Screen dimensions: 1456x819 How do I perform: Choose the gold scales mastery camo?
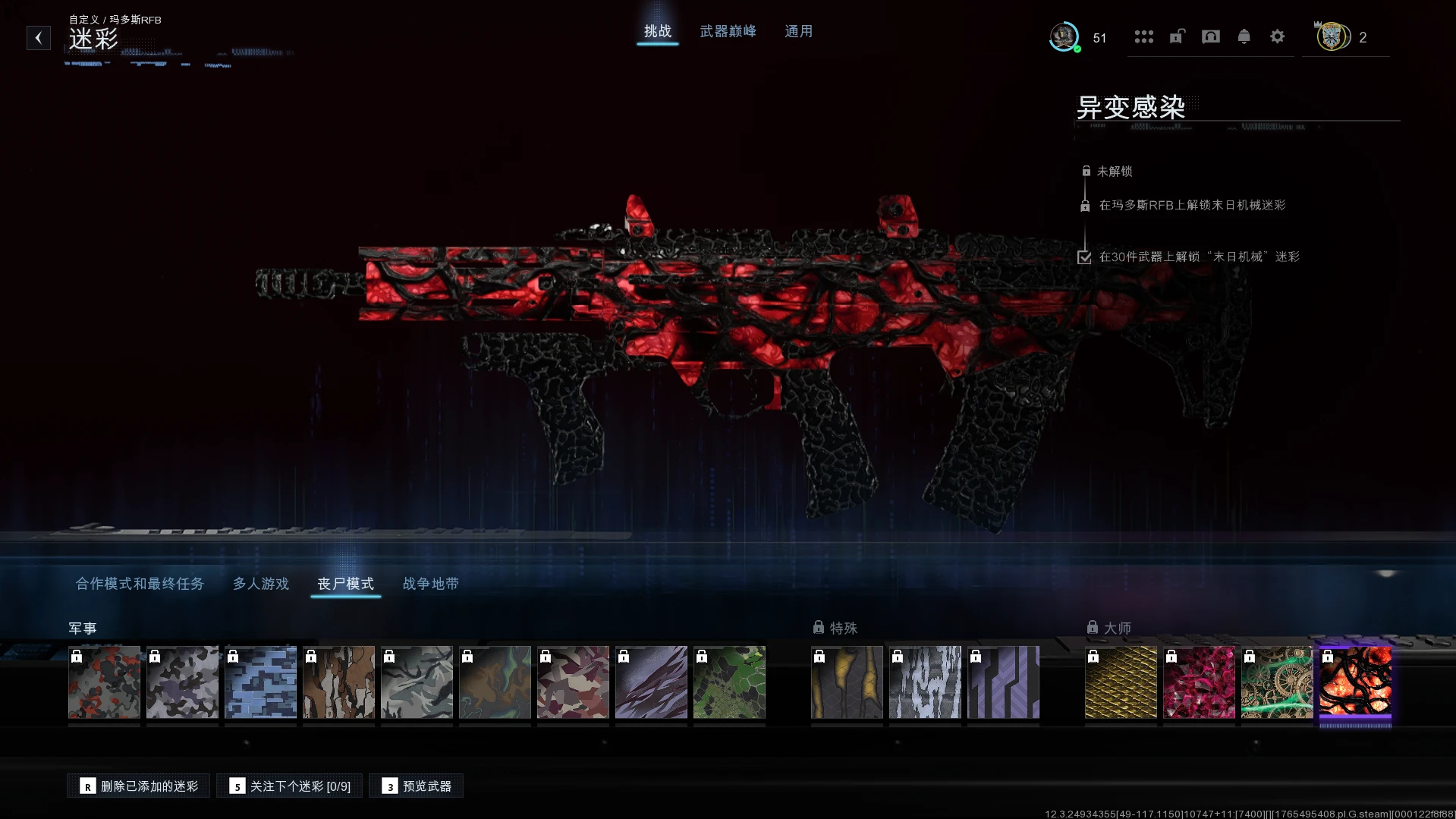coord(1121,682)
